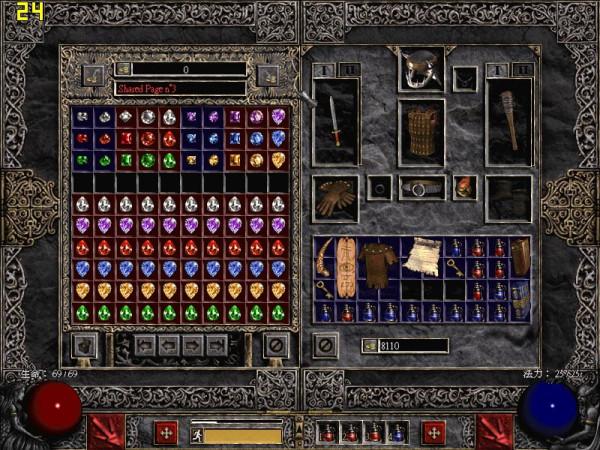Click the inventory gold drop button
Screen dimensions: 600x450
pos(368,346)
